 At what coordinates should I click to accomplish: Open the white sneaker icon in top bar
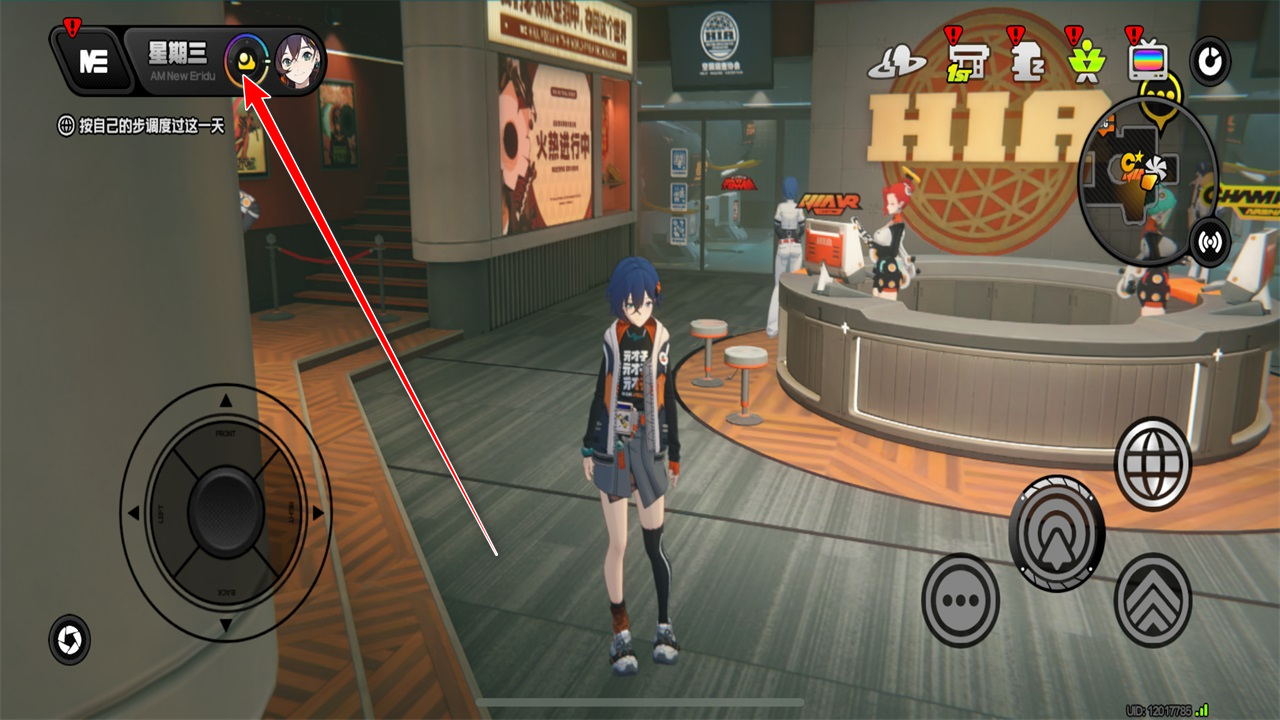pos(897,65)
